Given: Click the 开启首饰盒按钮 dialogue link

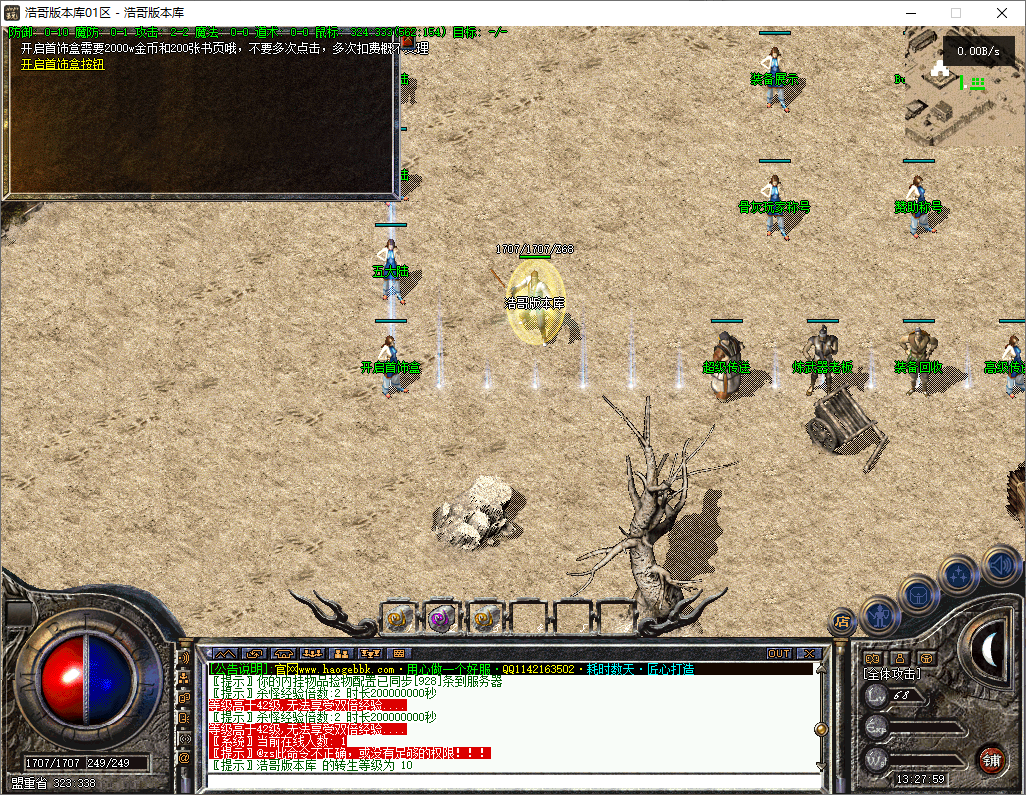Looking at the screenshot, I should pyautogui.click(x=62, y=64).
